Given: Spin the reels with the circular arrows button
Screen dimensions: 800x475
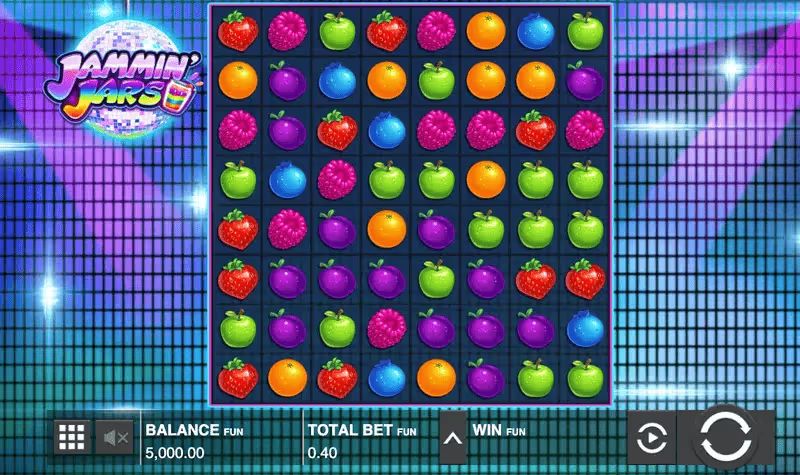Looking at the screenshot, I should [725, 437].
